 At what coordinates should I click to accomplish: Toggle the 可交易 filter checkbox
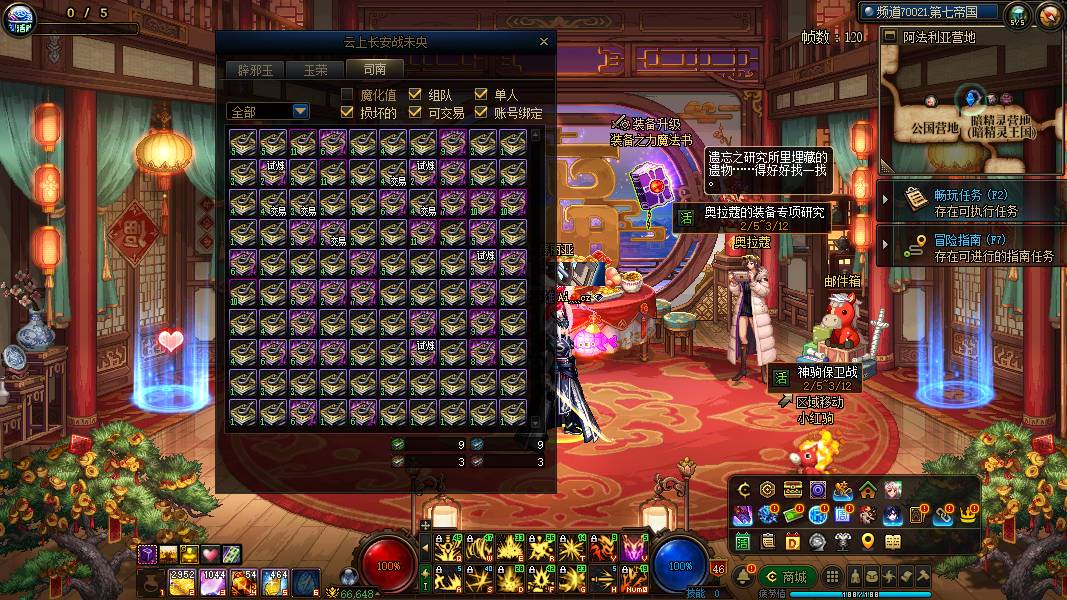(x=414, y=112)
